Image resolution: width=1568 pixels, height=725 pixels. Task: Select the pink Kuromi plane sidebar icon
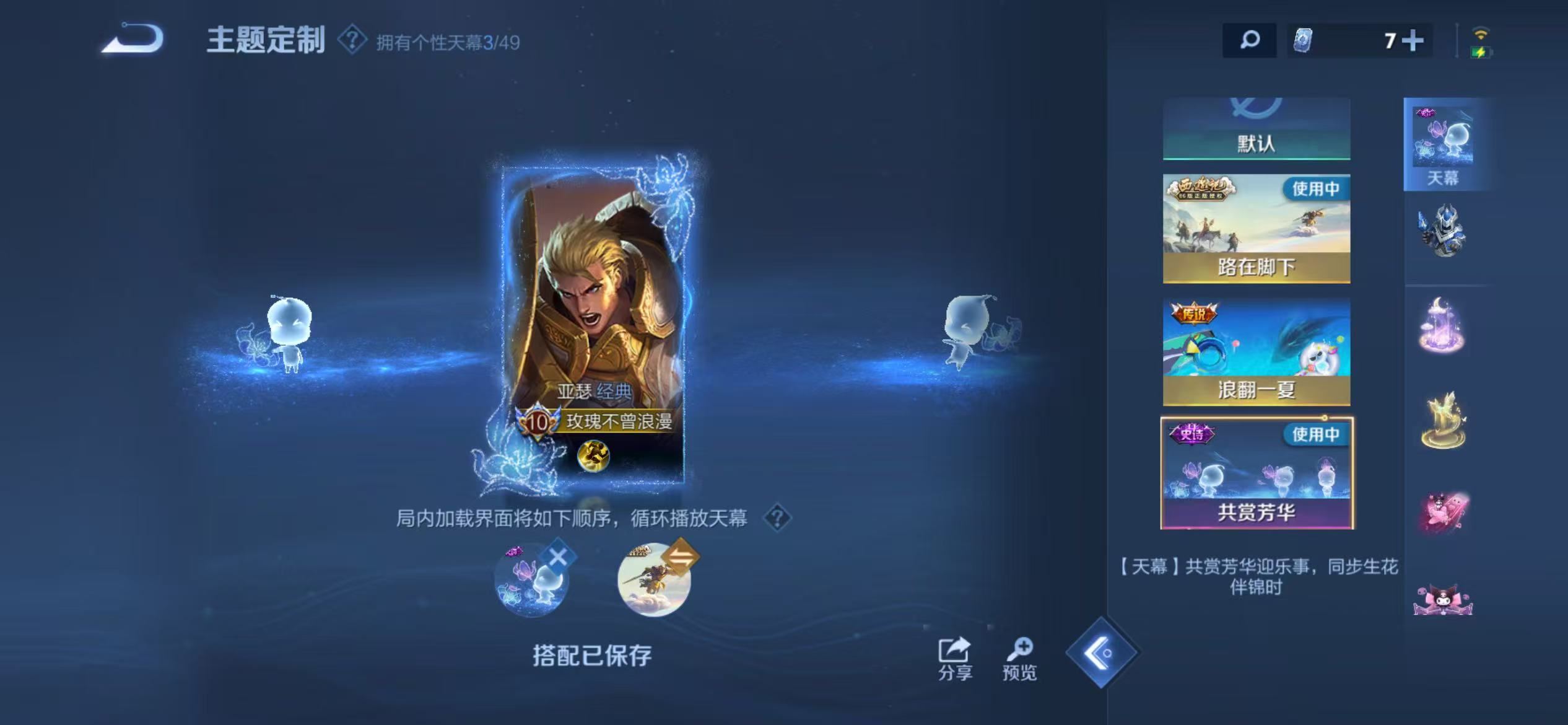click(x=1444, y=508)
